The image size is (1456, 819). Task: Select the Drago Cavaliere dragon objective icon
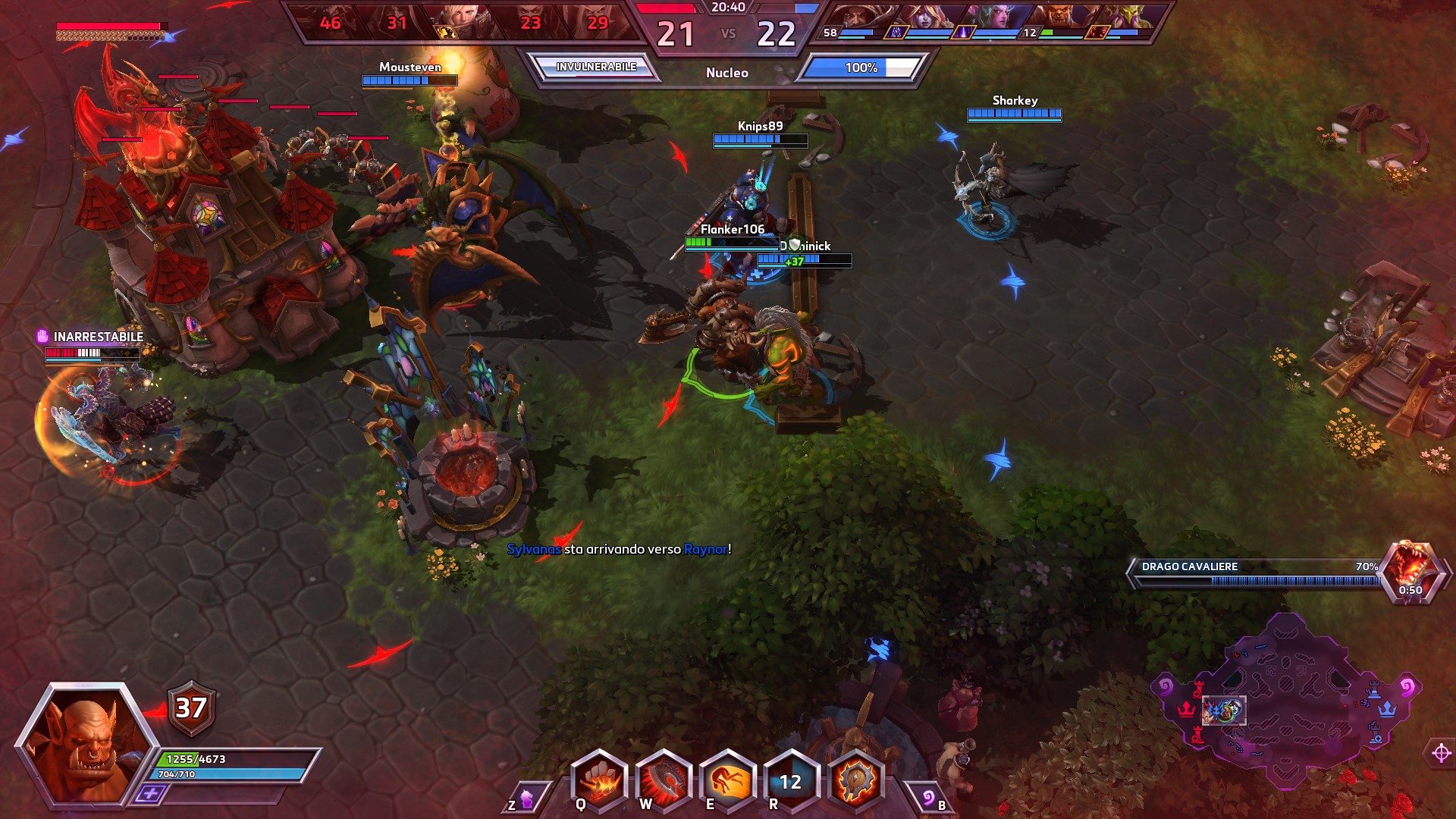pos(1410,570)
